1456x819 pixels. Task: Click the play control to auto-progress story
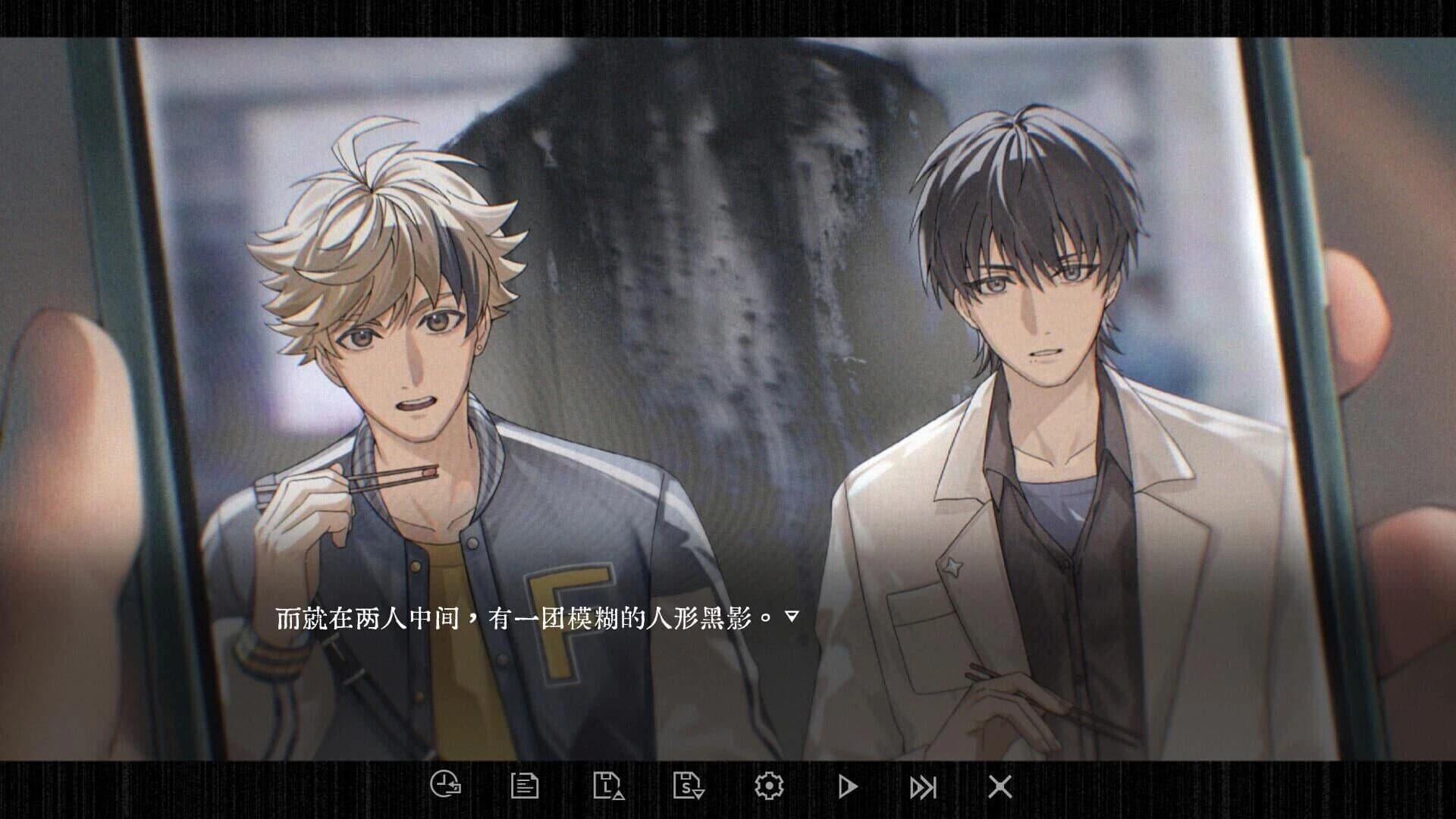[x=849, y=787]
